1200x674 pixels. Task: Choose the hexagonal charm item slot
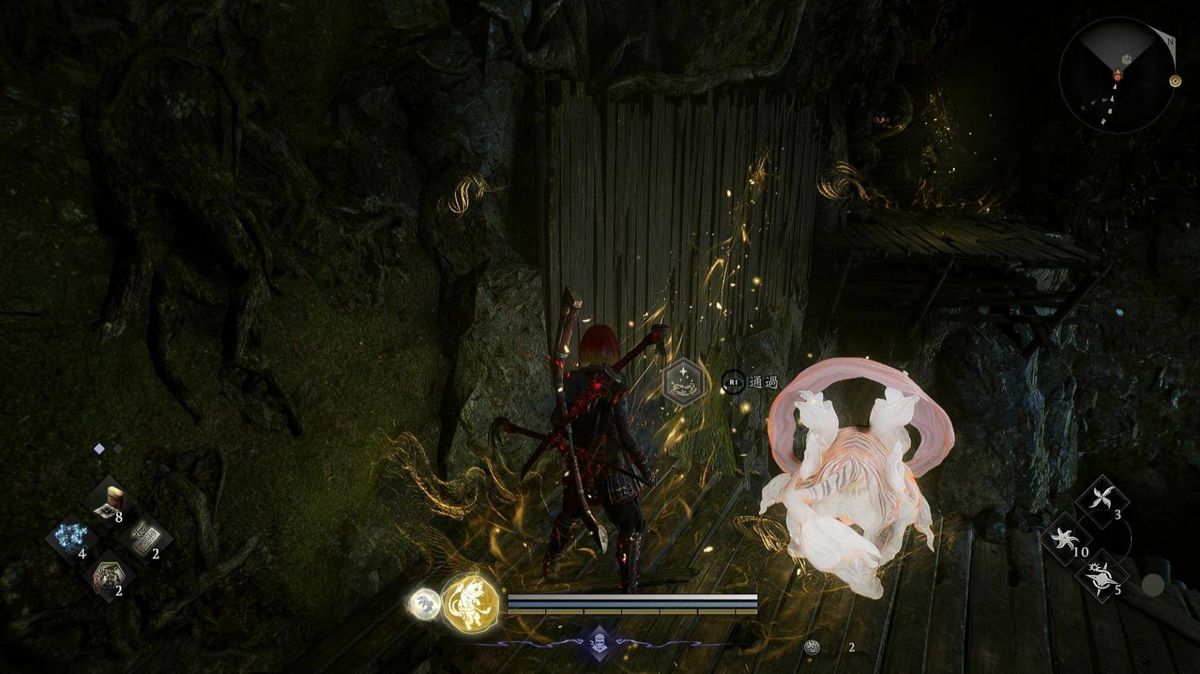[x=108, y=576]
